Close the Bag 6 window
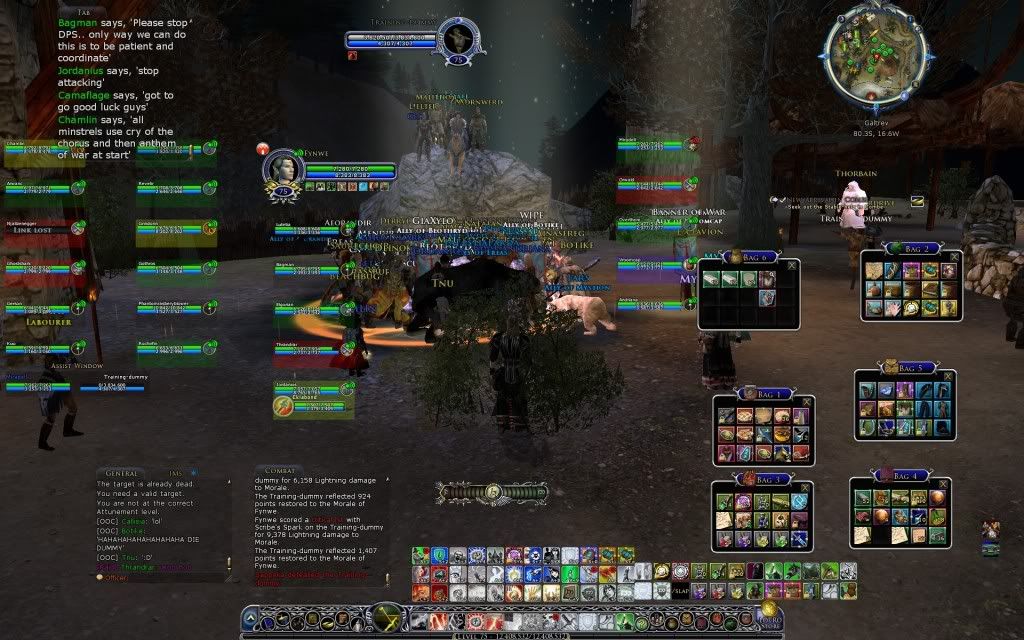 792,265
